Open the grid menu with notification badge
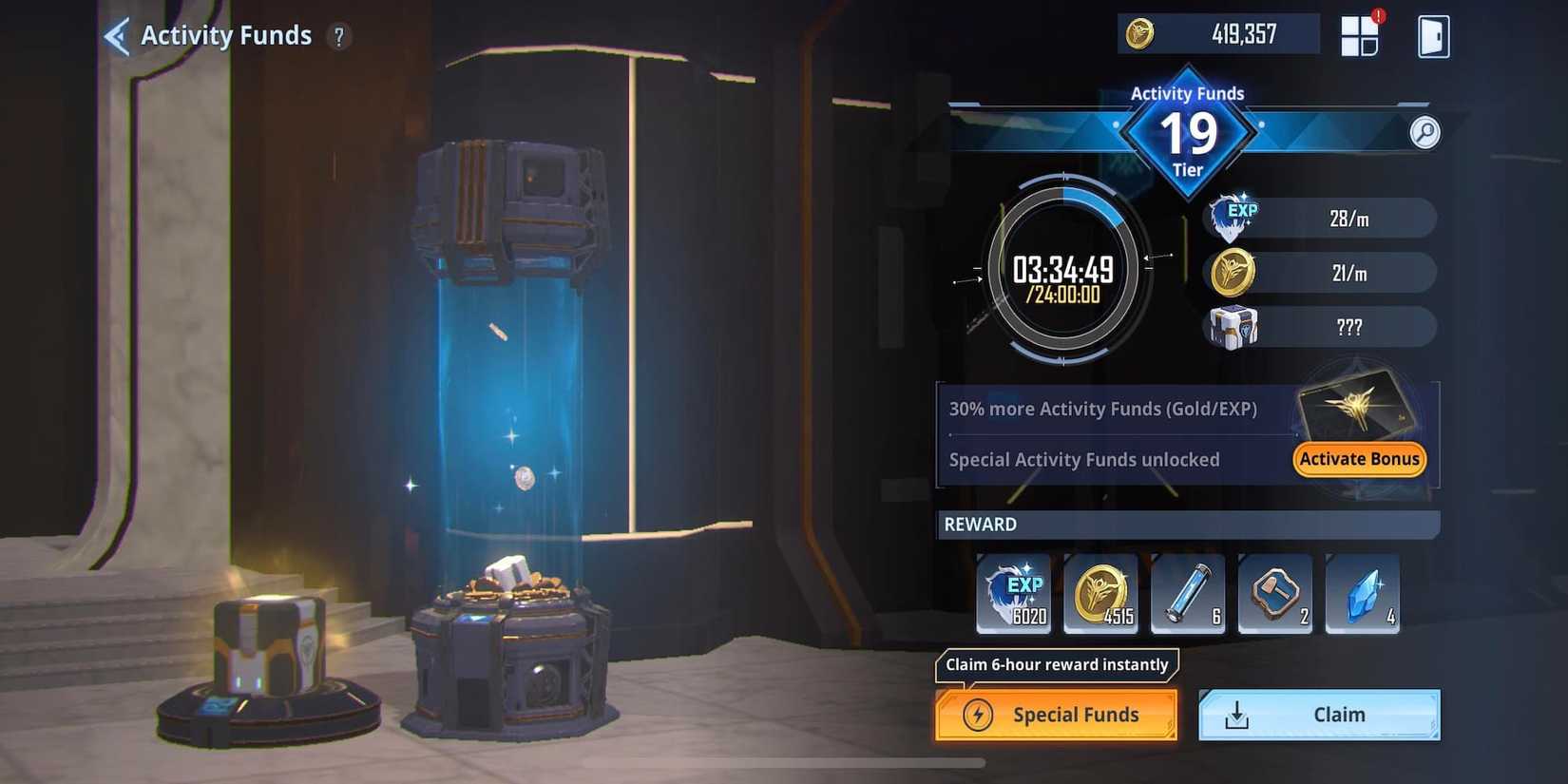This screenshot has height=784, width=1568. point(1359,34)
